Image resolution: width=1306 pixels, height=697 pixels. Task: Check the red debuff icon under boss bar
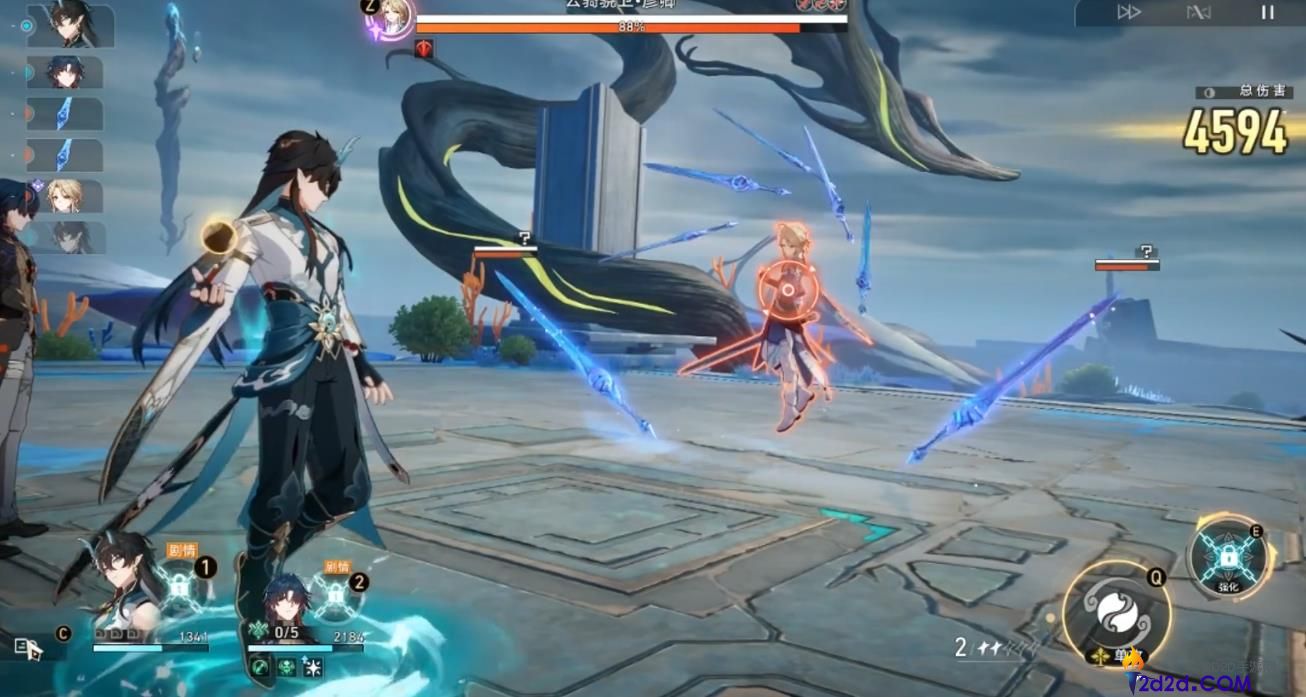(424, 47)
